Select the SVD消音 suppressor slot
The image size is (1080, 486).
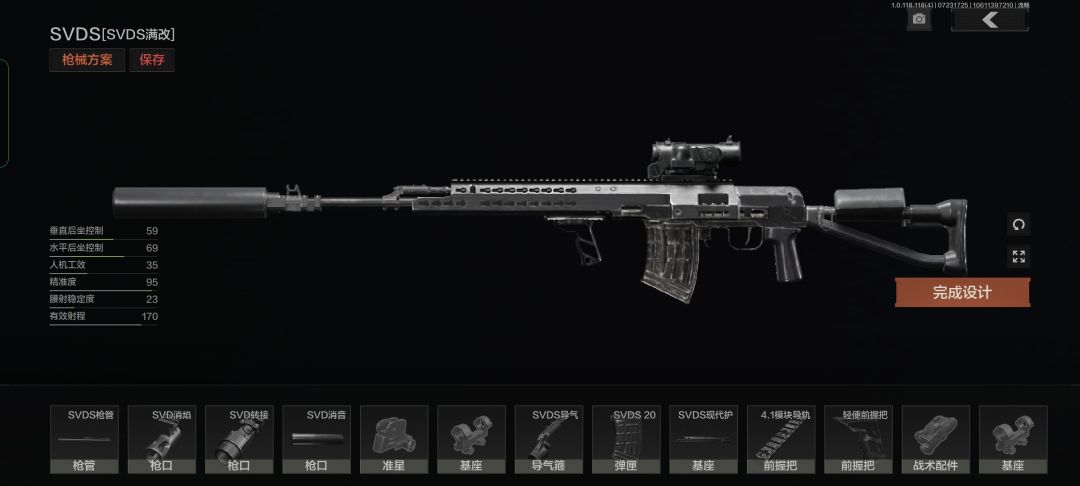tap(317, 439)
